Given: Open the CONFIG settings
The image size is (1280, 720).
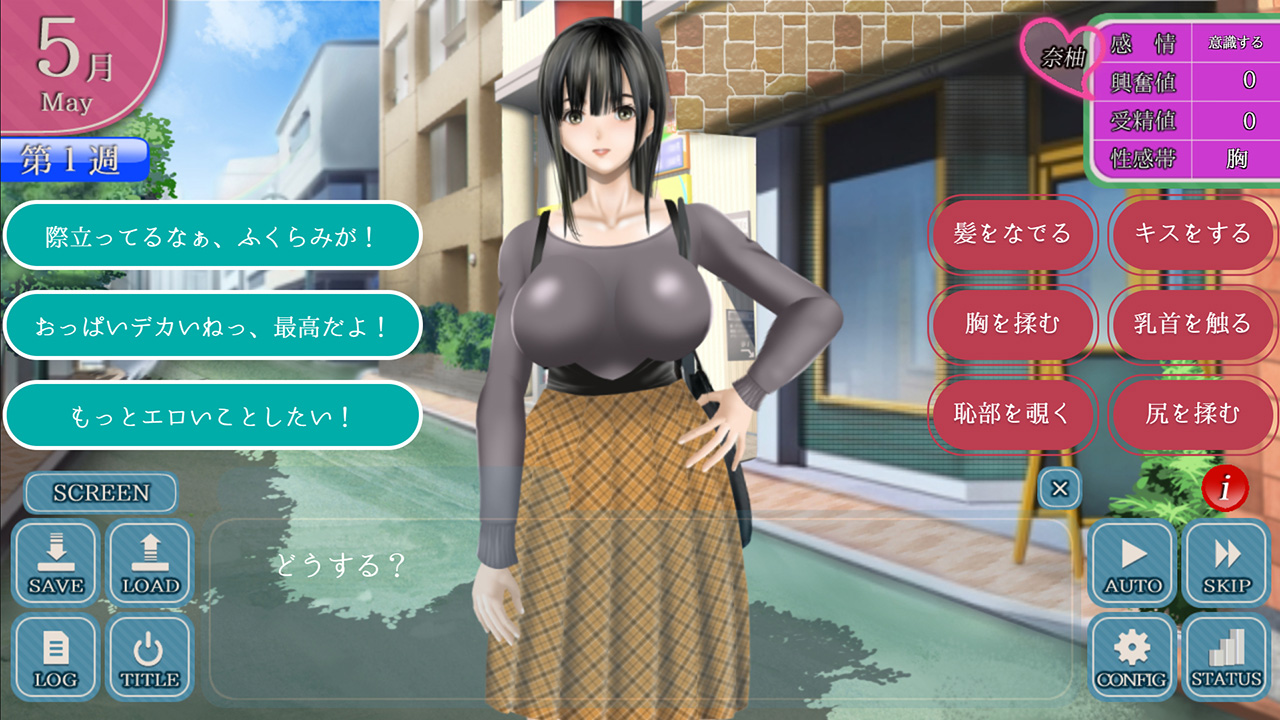Looking at the screenshot, I should click(x=1132, y=656).
